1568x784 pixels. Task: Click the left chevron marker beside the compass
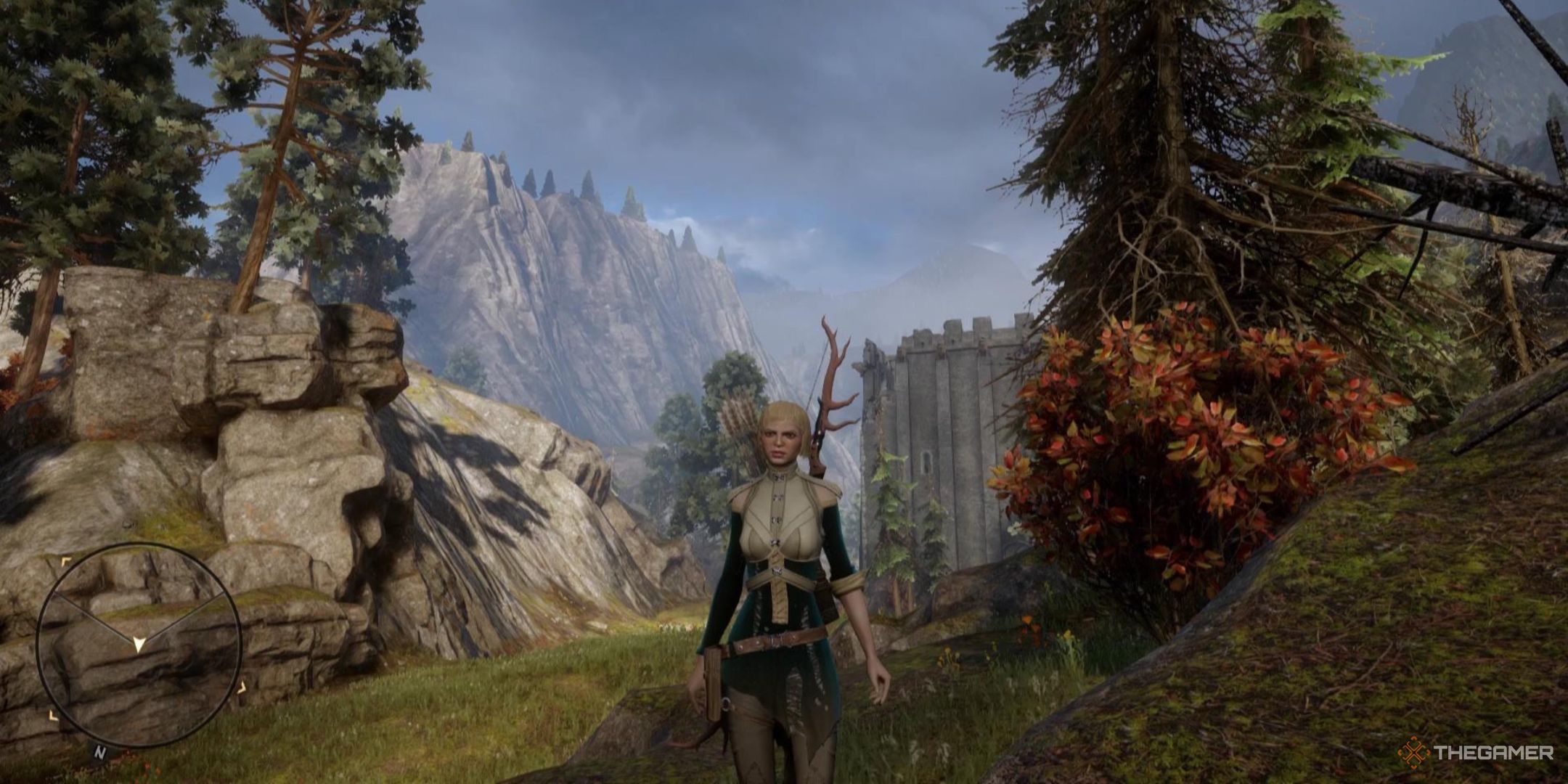click(54, 716)
